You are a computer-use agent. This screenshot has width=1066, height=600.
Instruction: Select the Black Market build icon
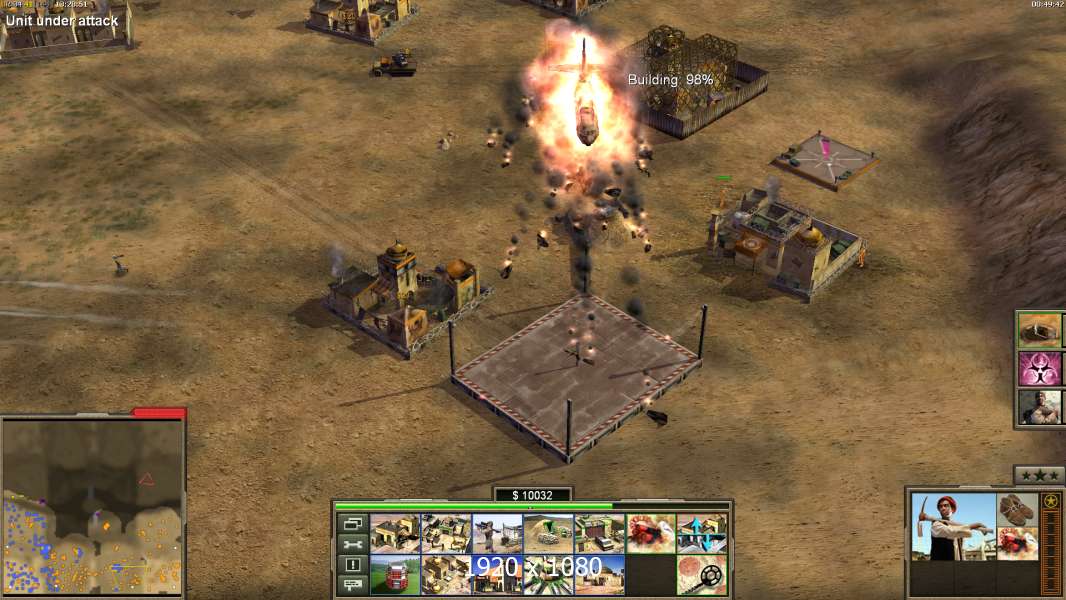click(x=497, y=575)
